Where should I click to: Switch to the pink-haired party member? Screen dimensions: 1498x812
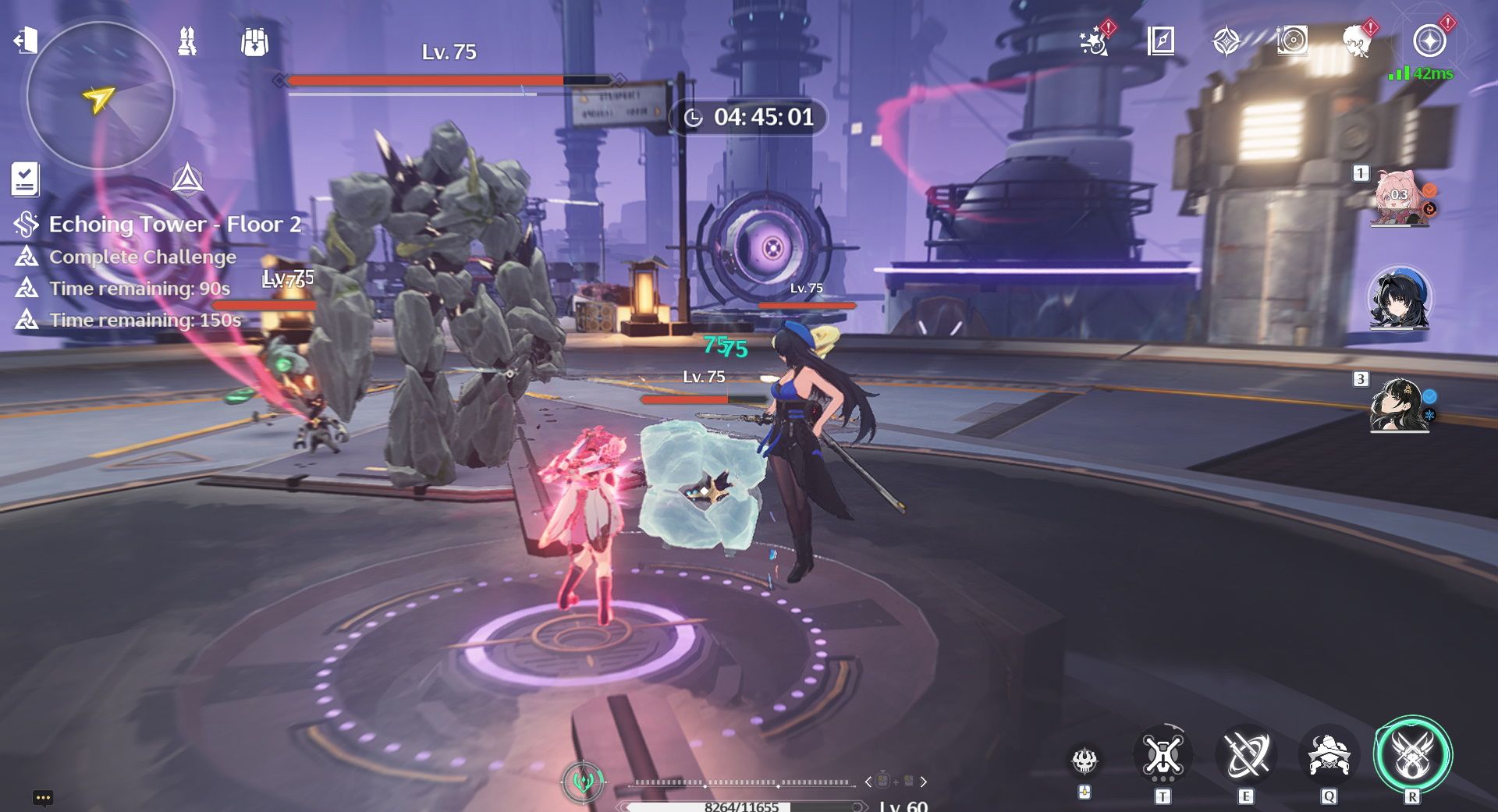tap(1400, 198)
